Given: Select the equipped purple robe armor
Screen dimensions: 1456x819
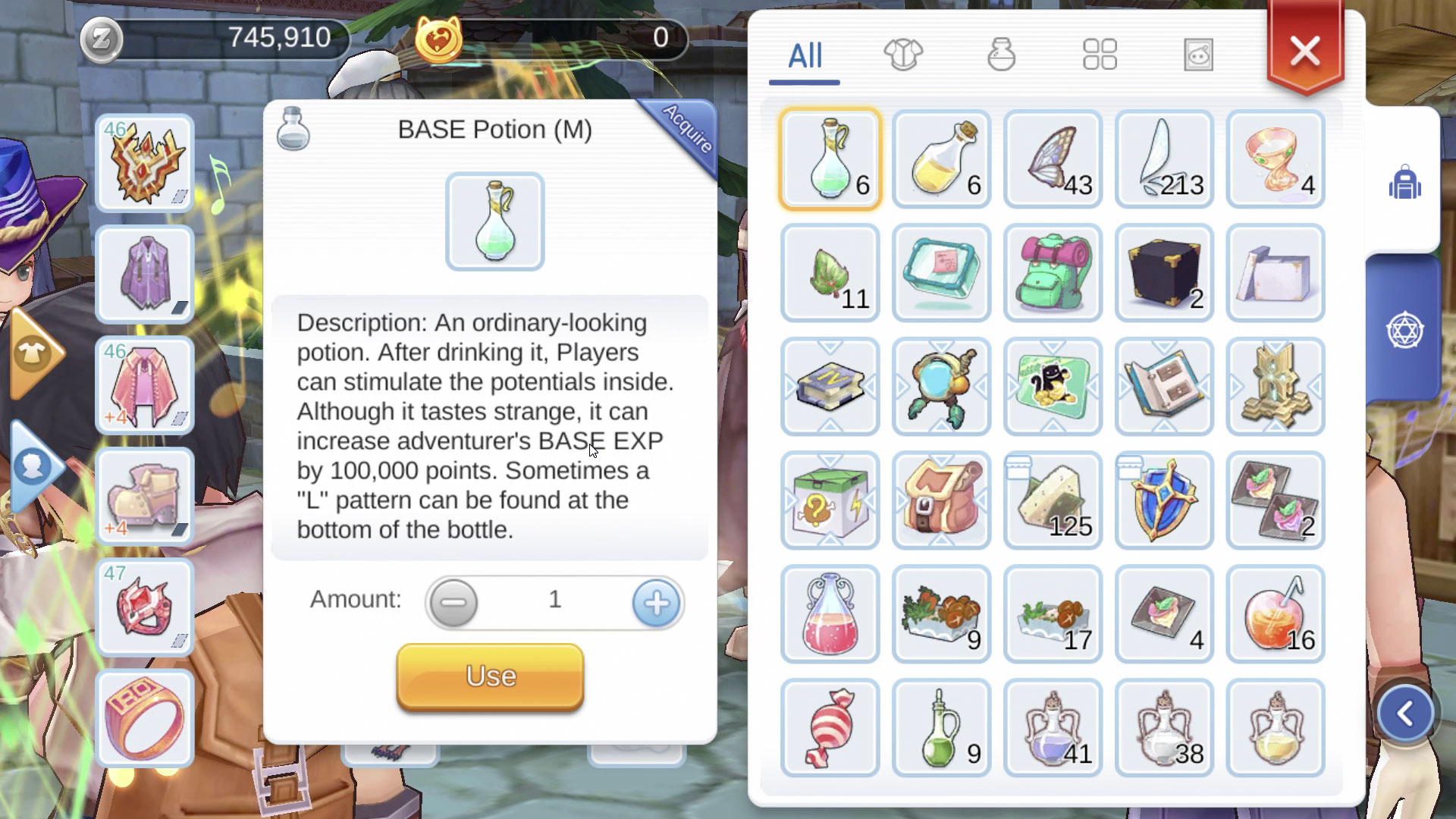Looking at the screenshot, I should (x=145, y=274).
